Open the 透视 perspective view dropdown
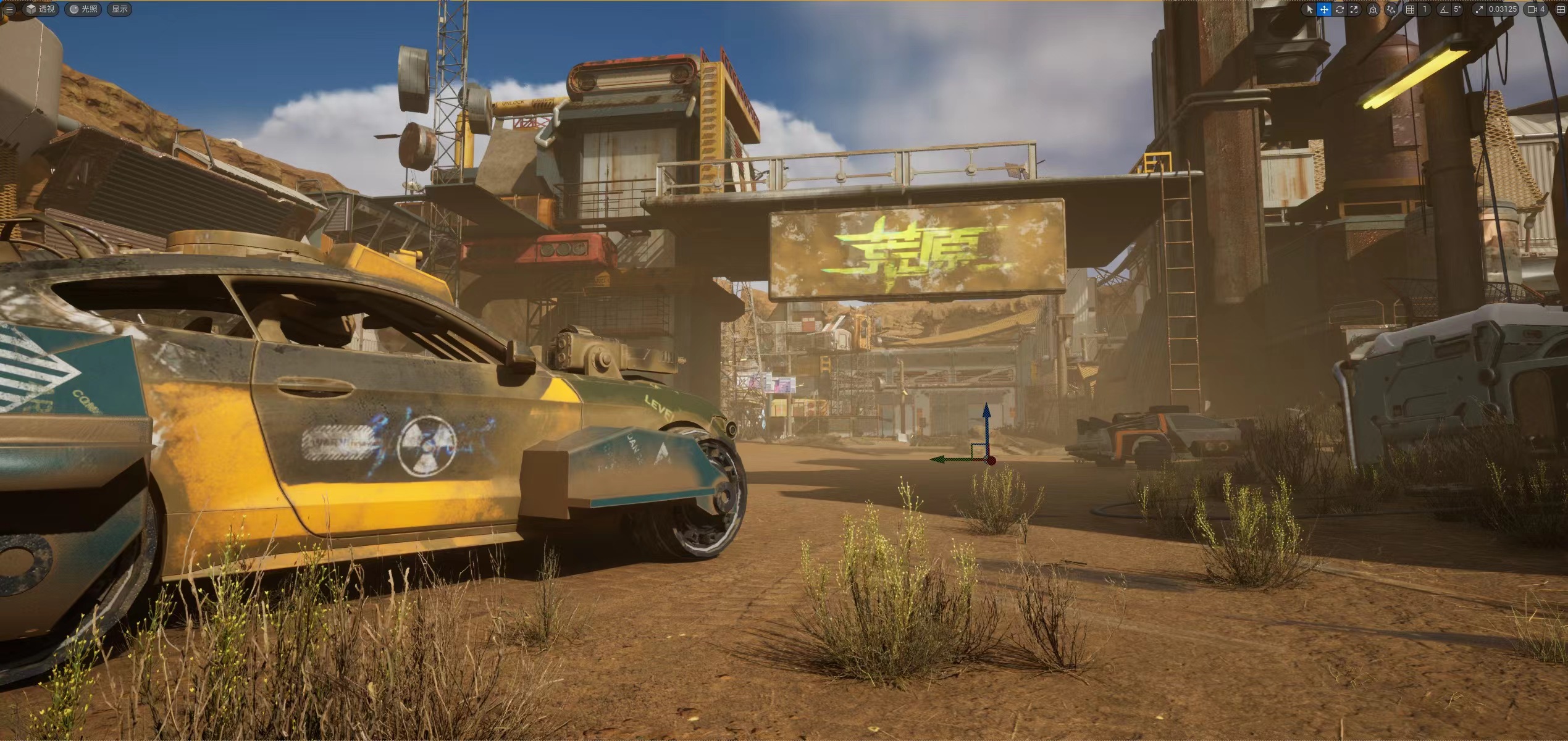This screenshot has height=741, width=1568. tap(41, 9)
